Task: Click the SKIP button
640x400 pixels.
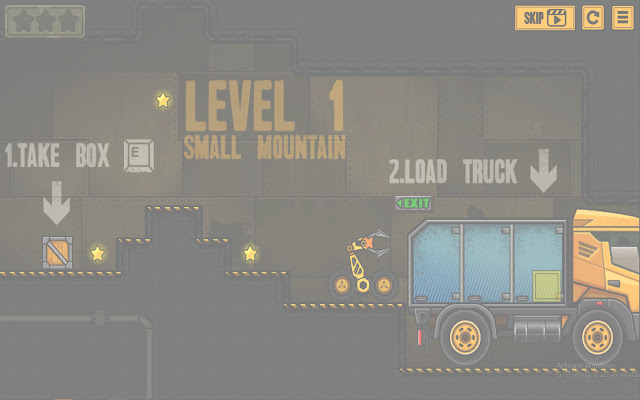Action: 545,18
